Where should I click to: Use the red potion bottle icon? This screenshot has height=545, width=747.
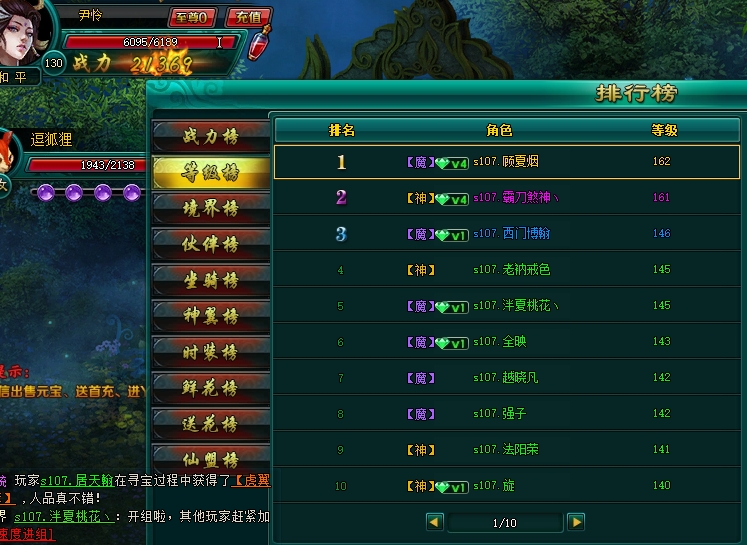[x=260, y=45]
